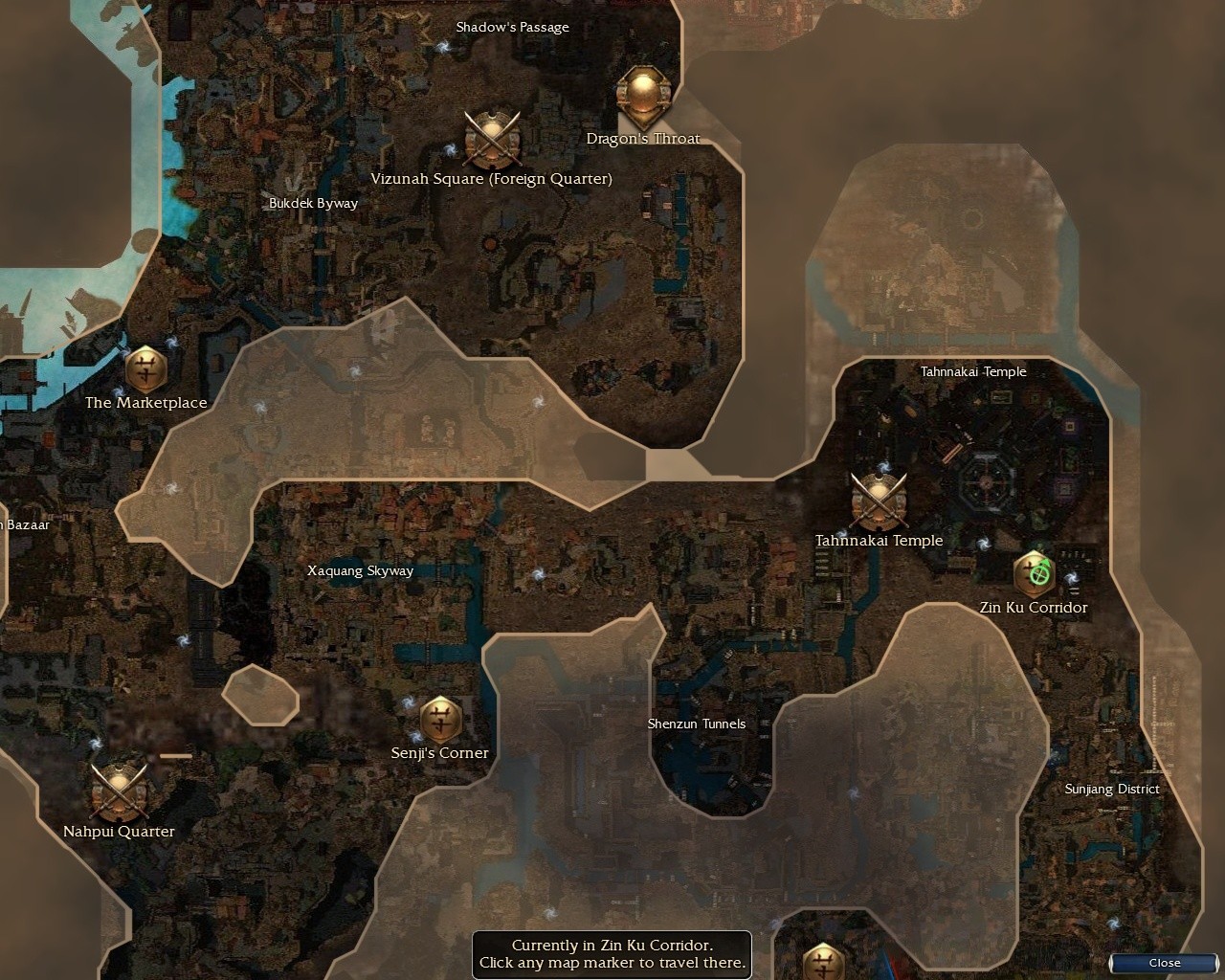
Task: Click the Currently in Zin Ku Corridor message box
Action: click(x=612, y=954)
